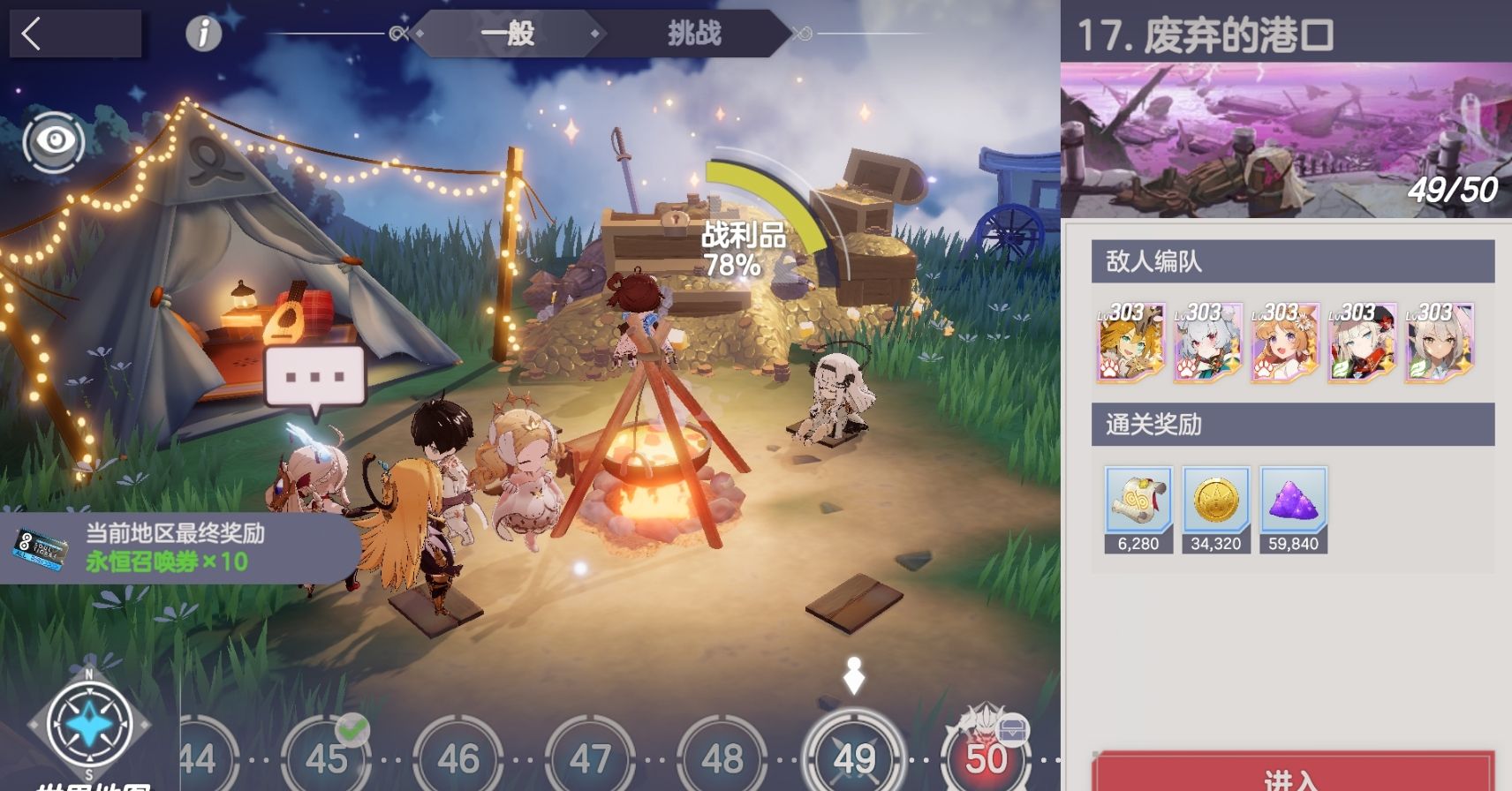Inspect the first enemy portrait with orange hair

[x=1130, y=342]
